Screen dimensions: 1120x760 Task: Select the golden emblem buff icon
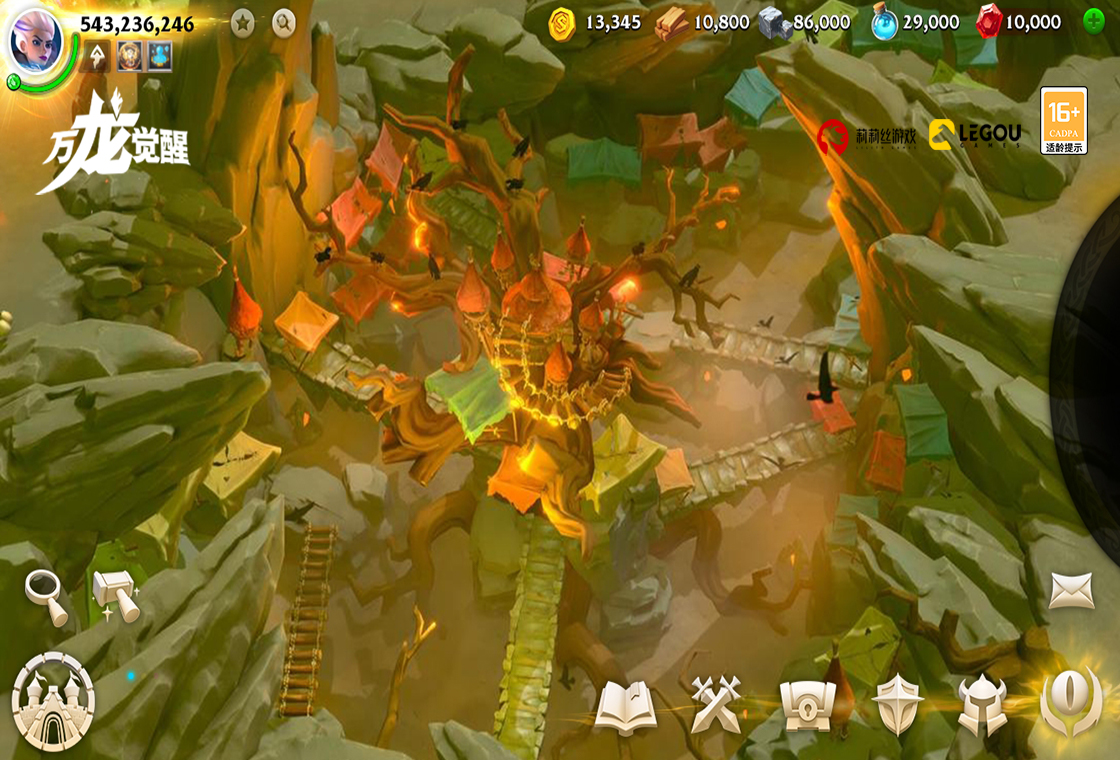click(129, 57)
